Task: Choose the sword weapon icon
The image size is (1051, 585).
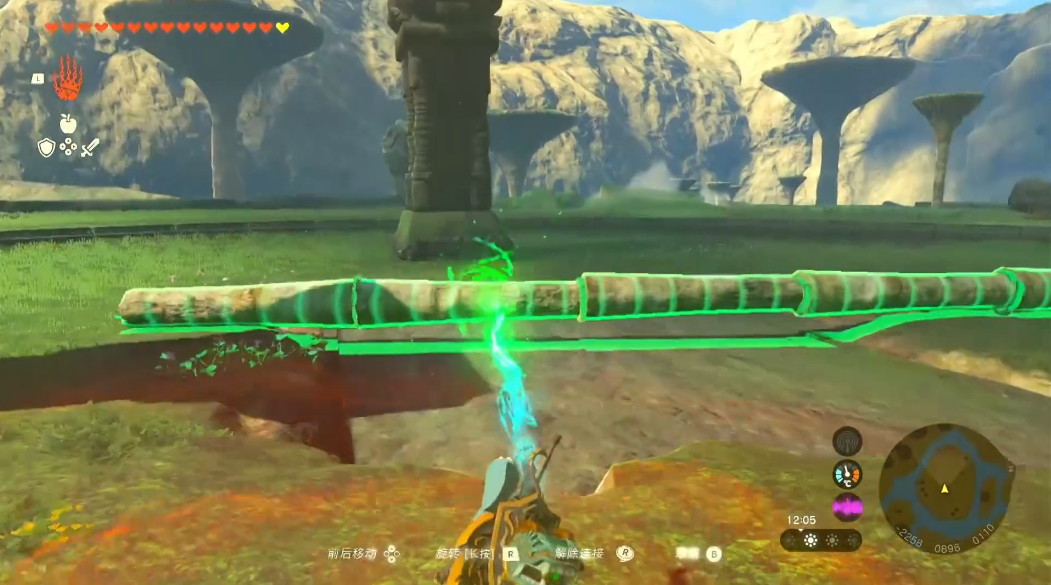Action: [x=90, y=148]
